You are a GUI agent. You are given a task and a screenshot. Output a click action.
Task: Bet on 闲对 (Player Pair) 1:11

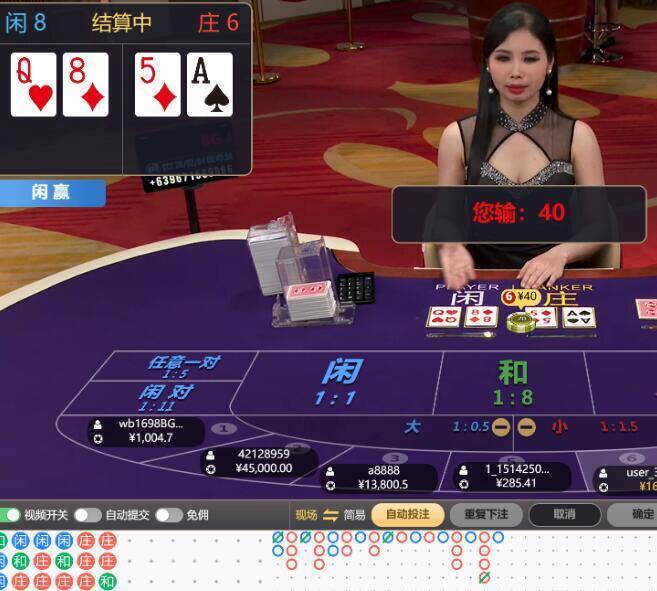[165, 396]
